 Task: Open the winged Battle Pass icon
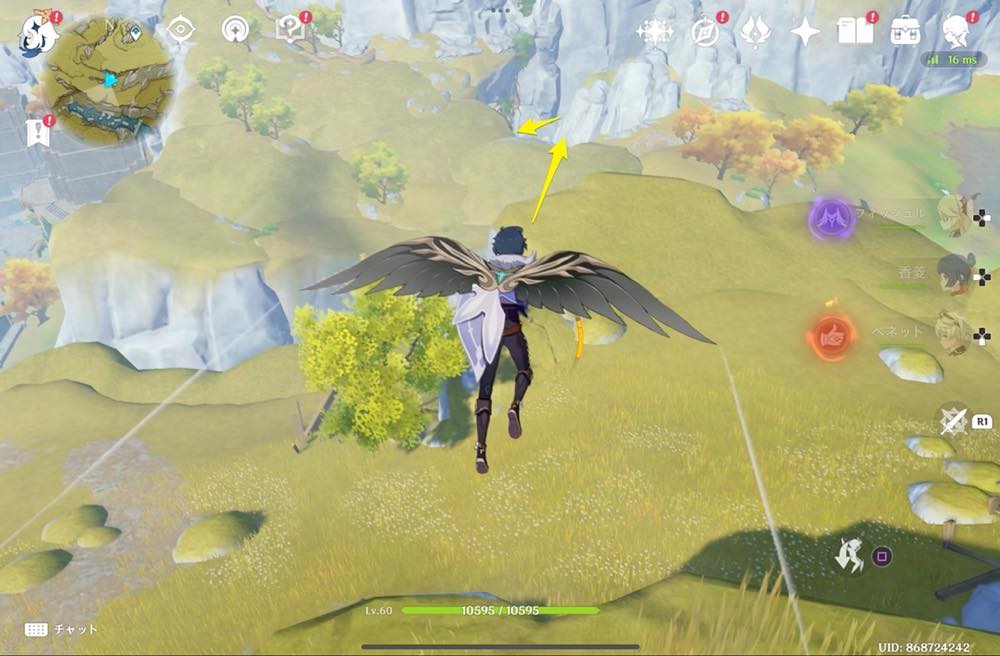(x=754, y=33)
